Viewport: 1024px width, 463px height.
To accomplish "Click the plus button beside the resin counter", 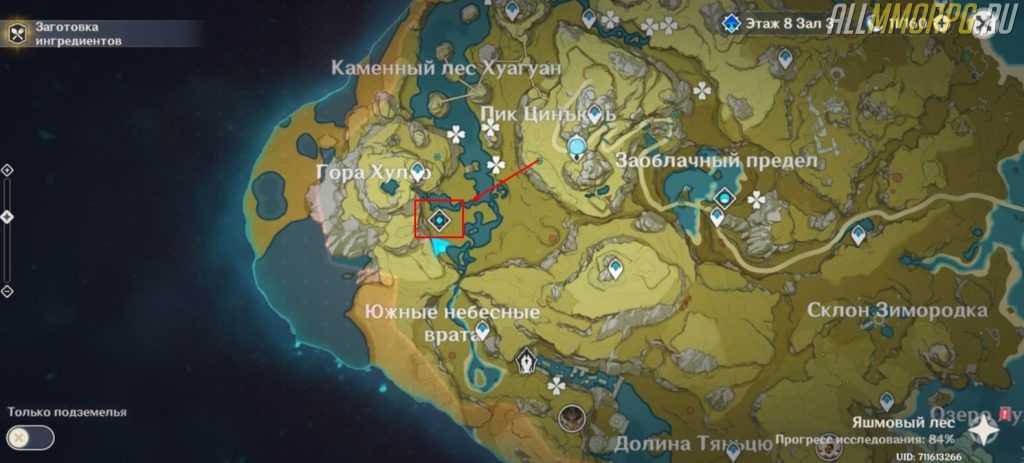I will pyautogui.click(x=941, y=20).
